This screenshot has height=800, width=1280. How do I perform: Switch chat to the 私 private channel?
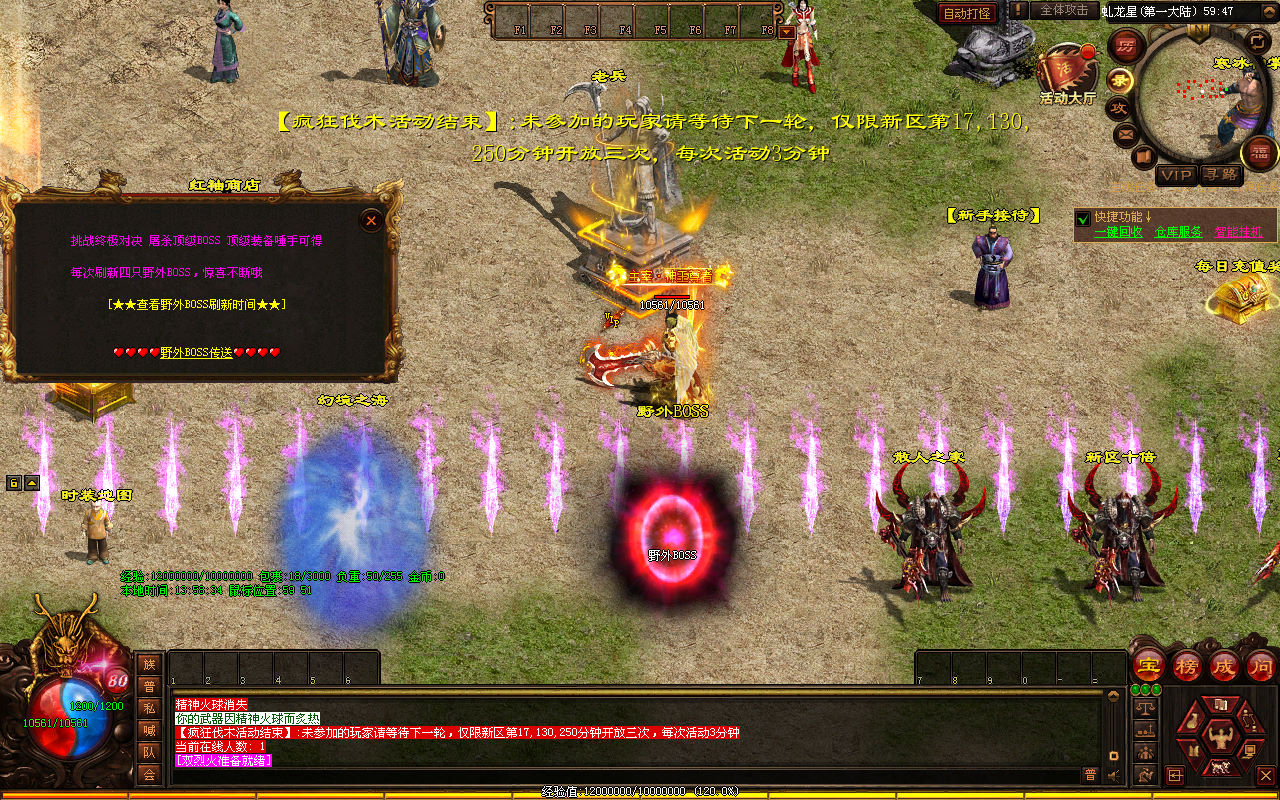[x=149, y=708]
